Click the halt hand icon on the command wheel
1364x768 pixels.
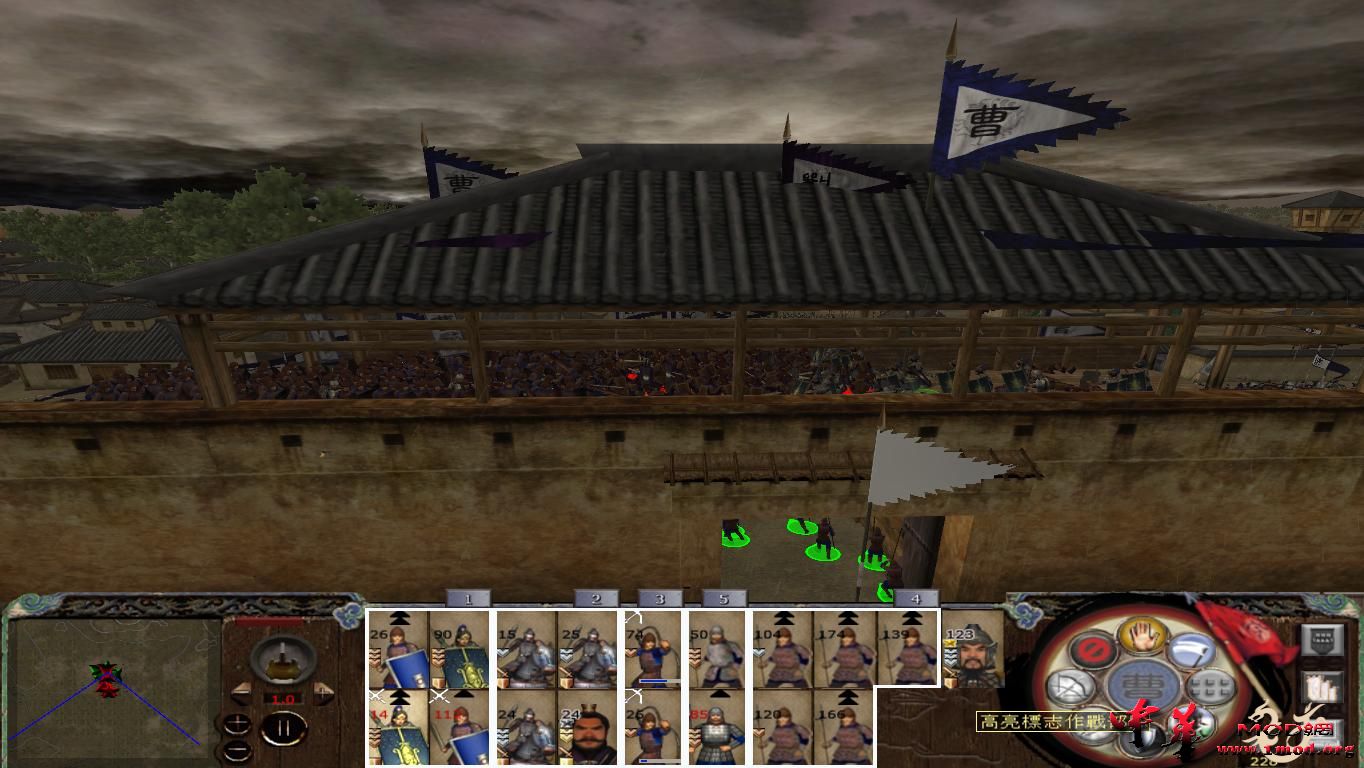coord(1141,638)
